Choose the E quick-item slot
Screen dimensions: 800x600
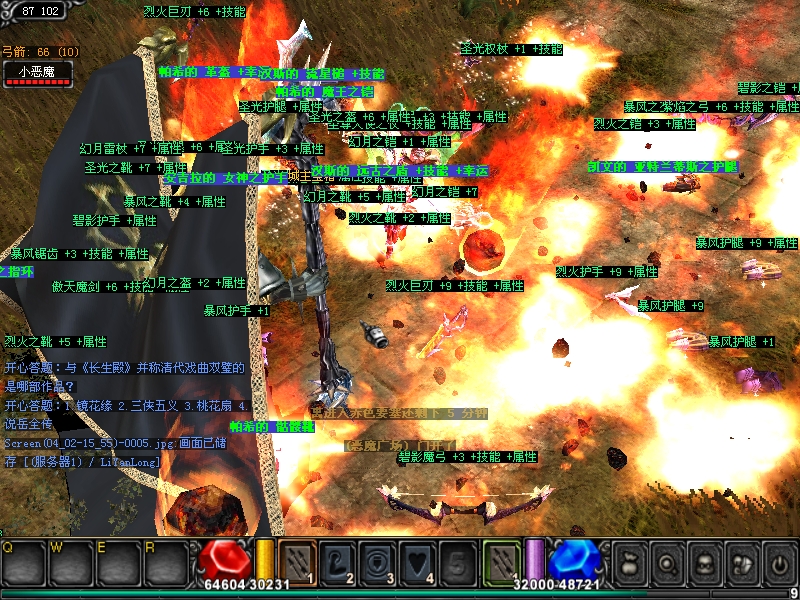click(x=119, y=564)
